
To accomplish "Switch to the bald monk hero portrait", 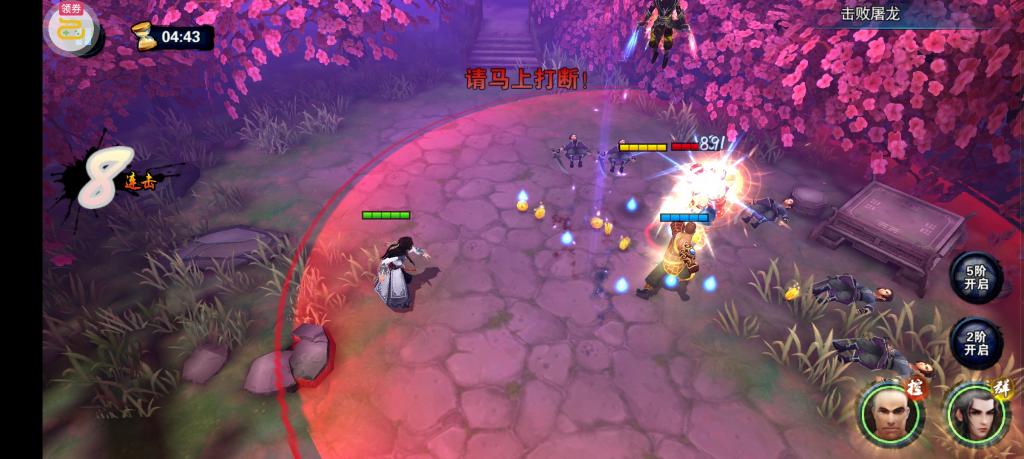I will (888, 412).
